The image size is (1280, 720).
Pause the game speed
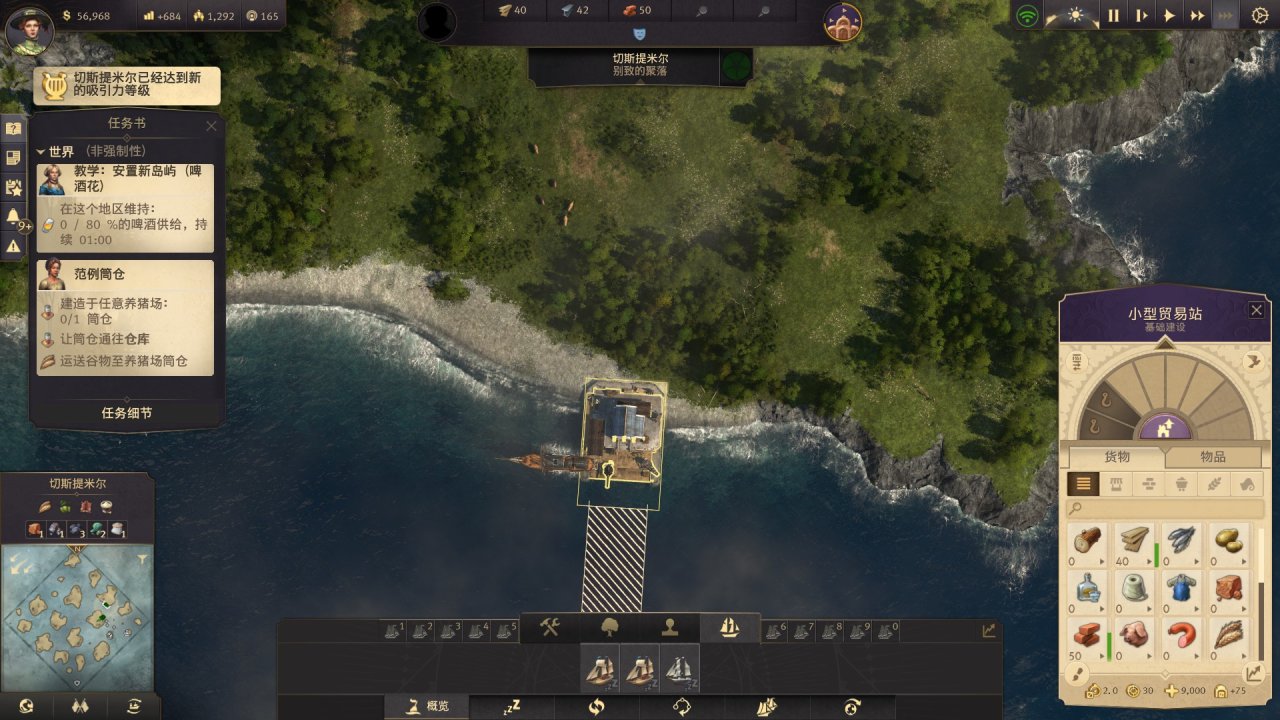click(1113, 16)
